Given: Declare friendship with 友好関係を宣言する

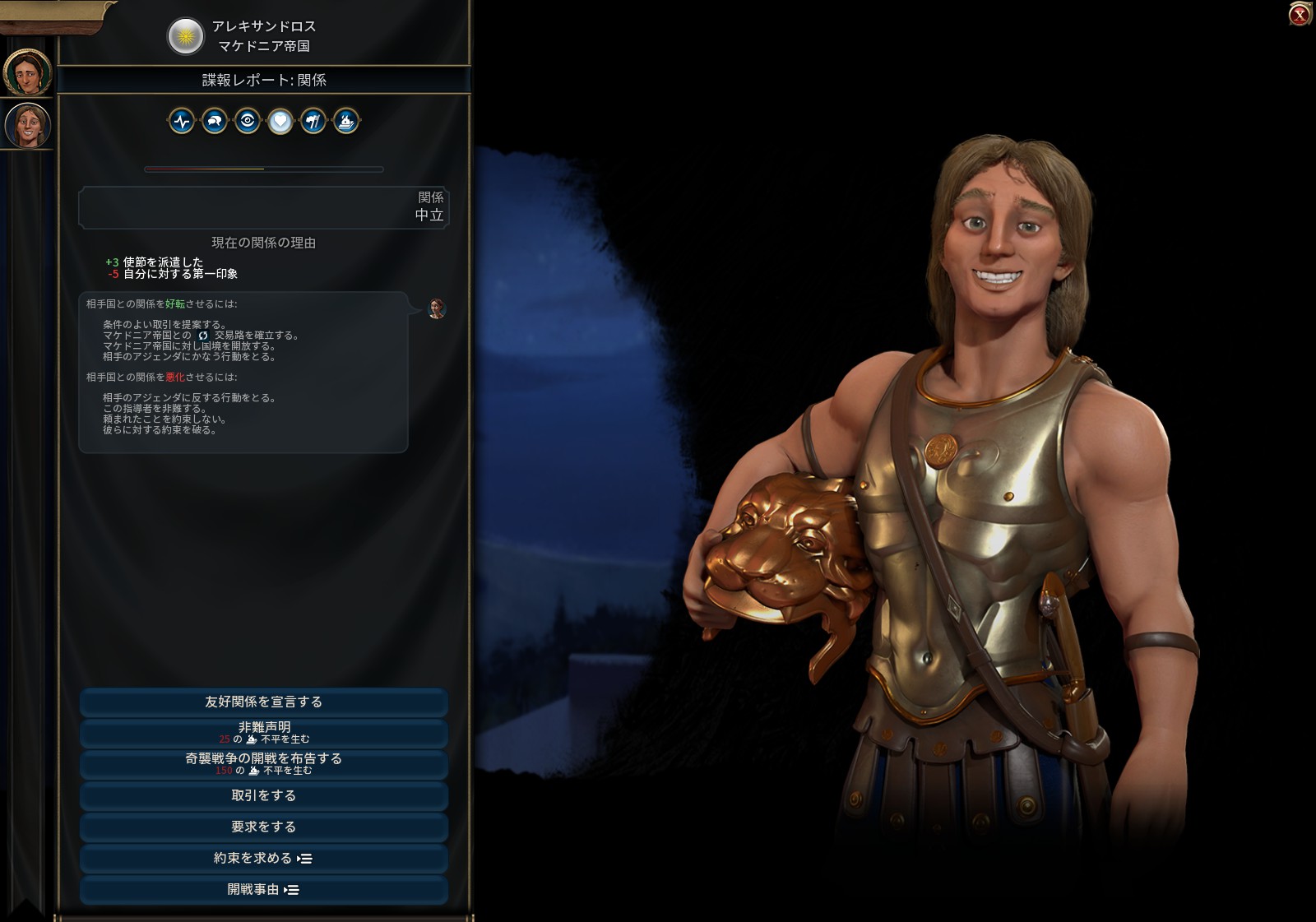Looking at the screenshot, I should 263,702.
